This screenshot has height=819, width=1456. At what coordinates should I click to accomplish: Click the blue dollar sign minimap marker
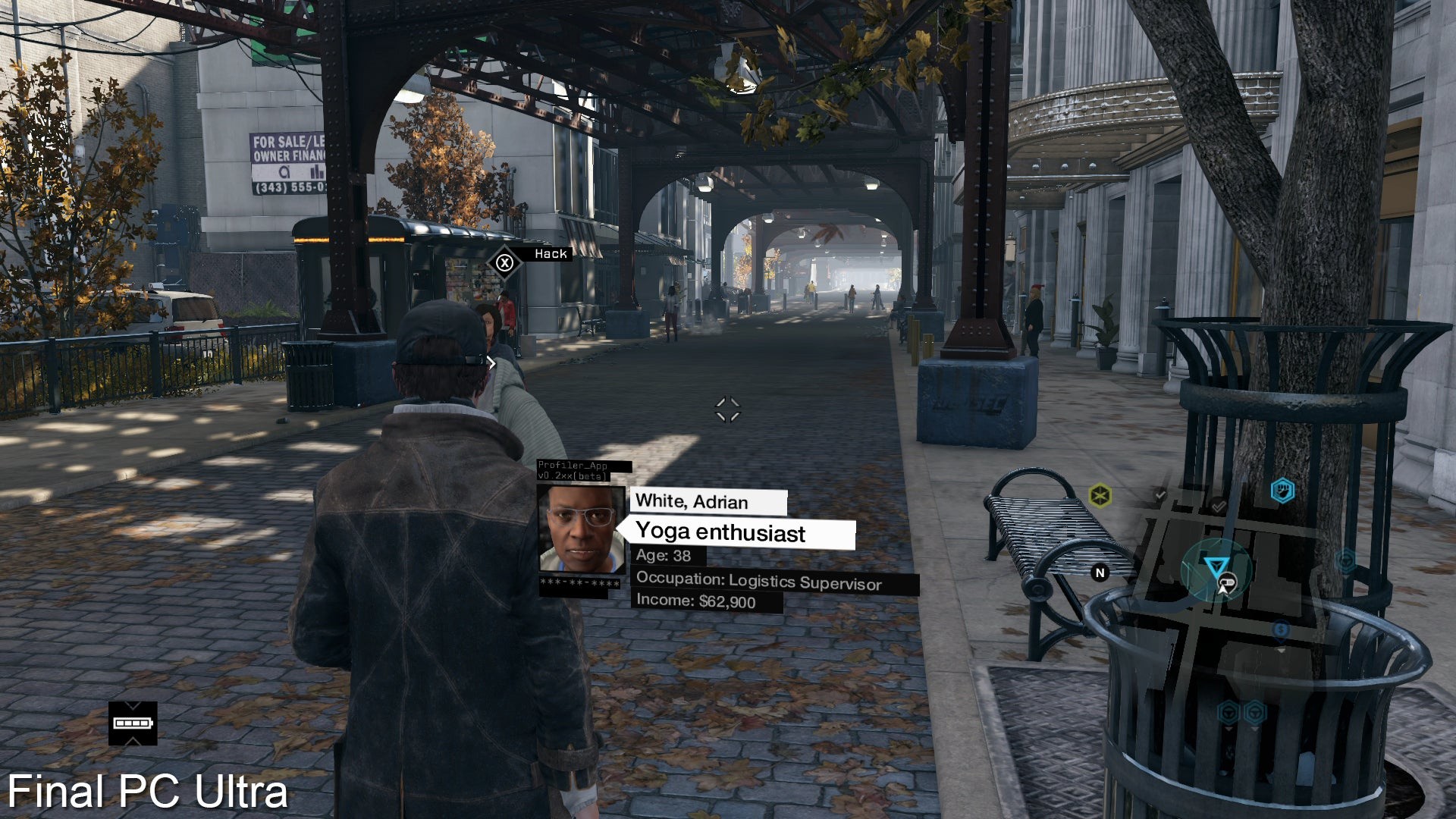click(x=1281, y=629)
